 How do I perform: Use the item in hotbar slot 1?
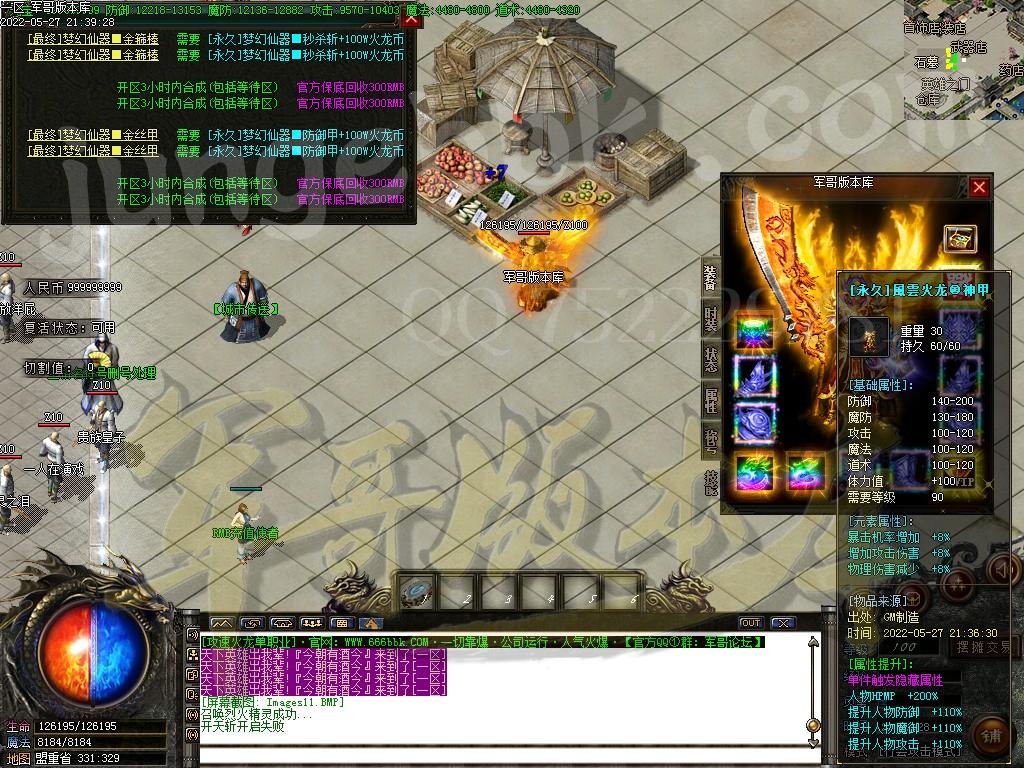click(415, 593)
